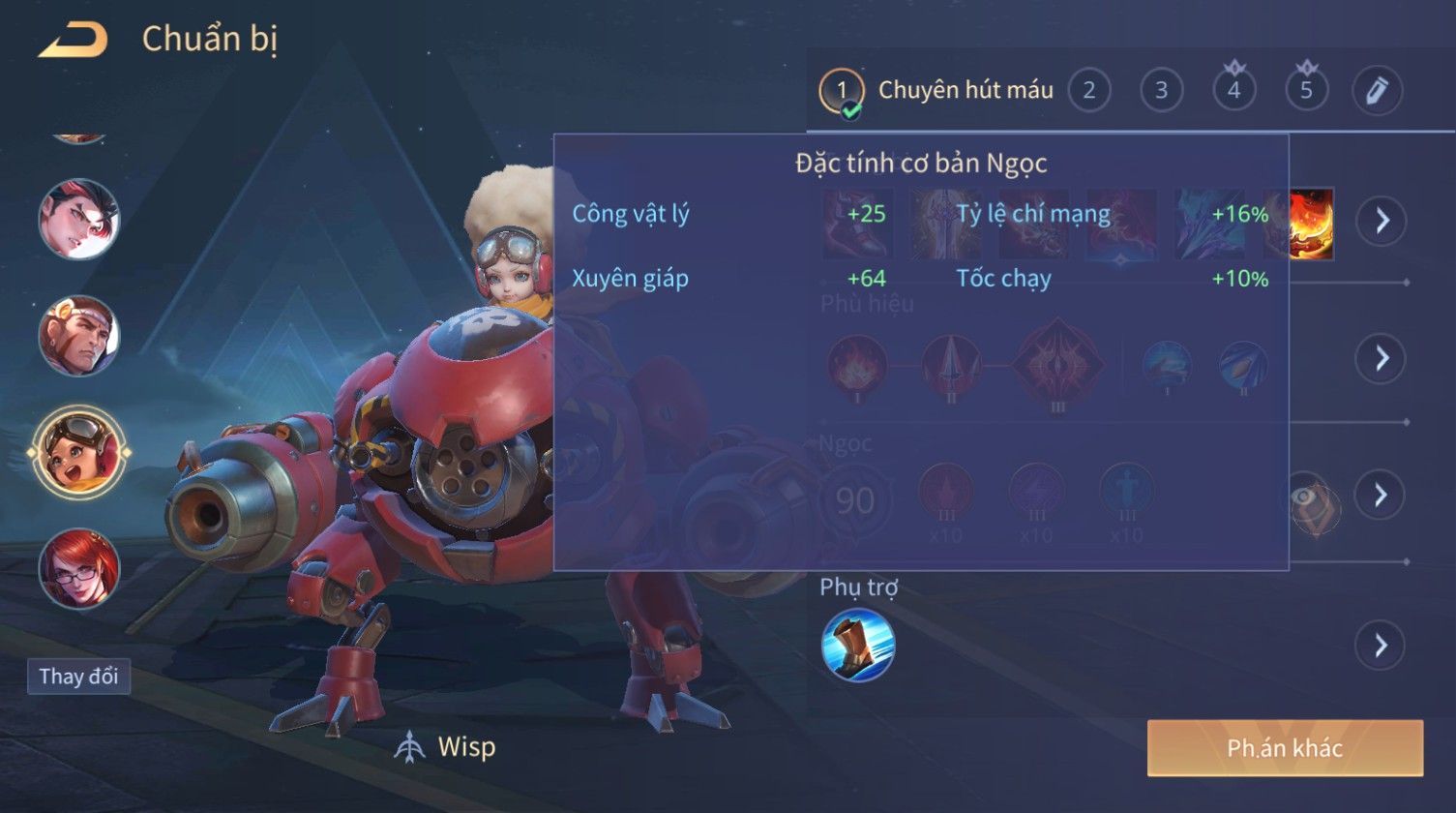The height and width of the screenshot is (813, 1456).
Task: Pick the dark-haired hero portrait
Action: [x=79, y=219]
